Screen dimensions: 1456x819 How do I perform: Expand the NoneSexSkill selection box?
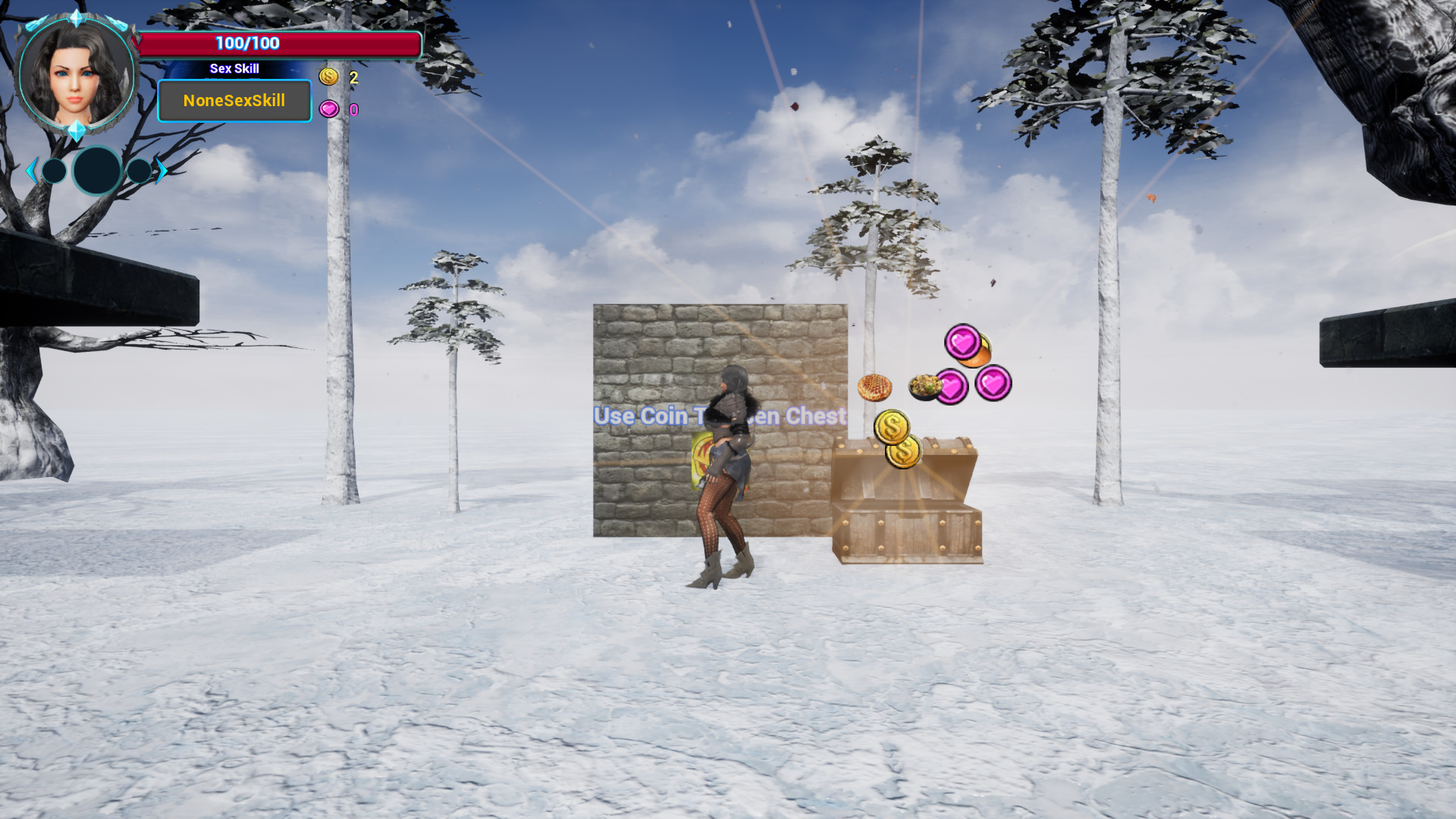(234, 100)
